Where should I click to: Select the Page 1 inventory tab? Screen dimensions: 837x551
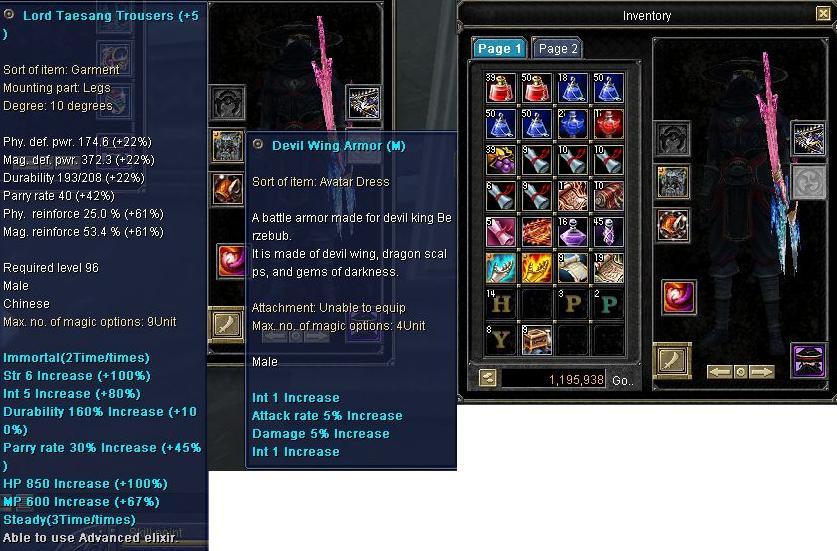(499, 49)
